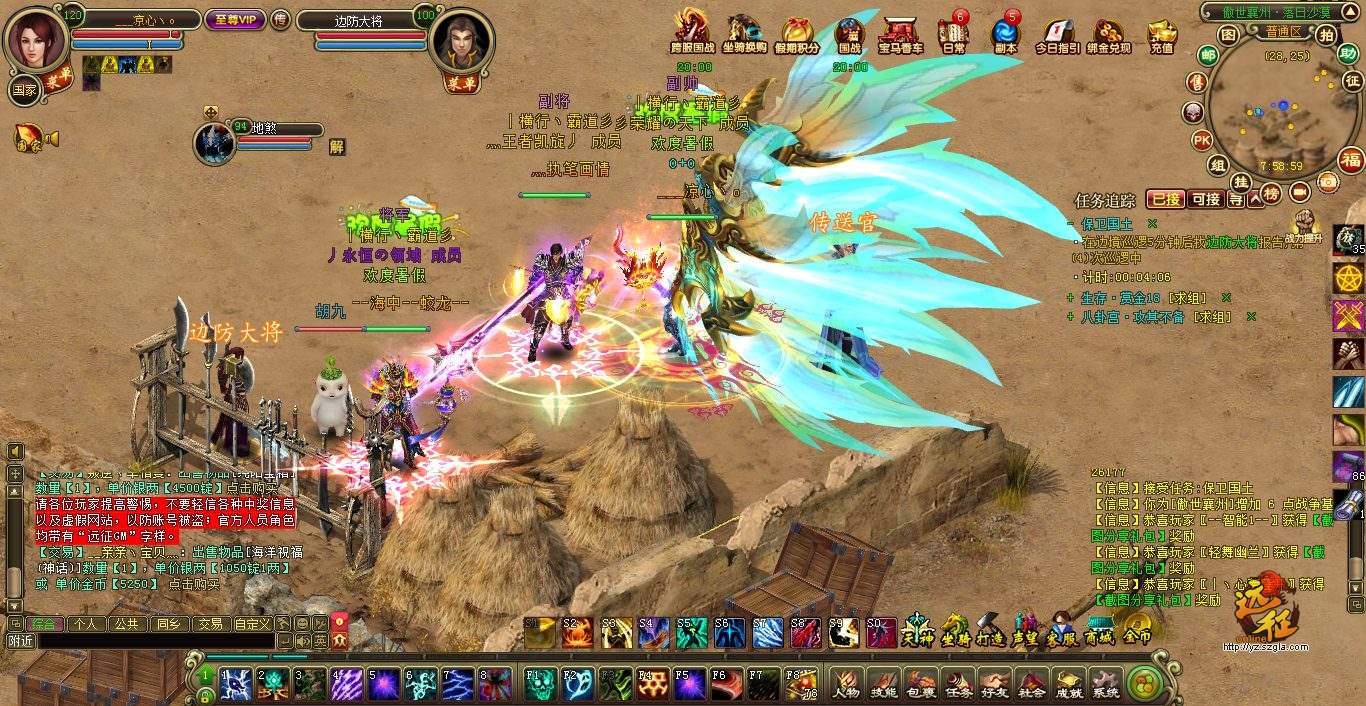
Task: Switch chat to the 交易 trade tab
Action: (210, 623)
